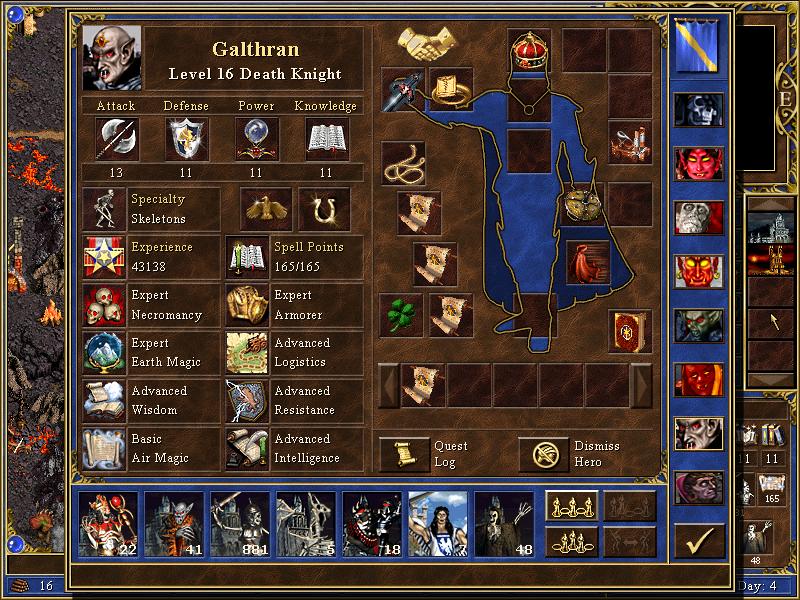The width and height of the screenshot is (800, 600).
Task: Click the Skeletons specialty icon
Action: coord(103,209)
